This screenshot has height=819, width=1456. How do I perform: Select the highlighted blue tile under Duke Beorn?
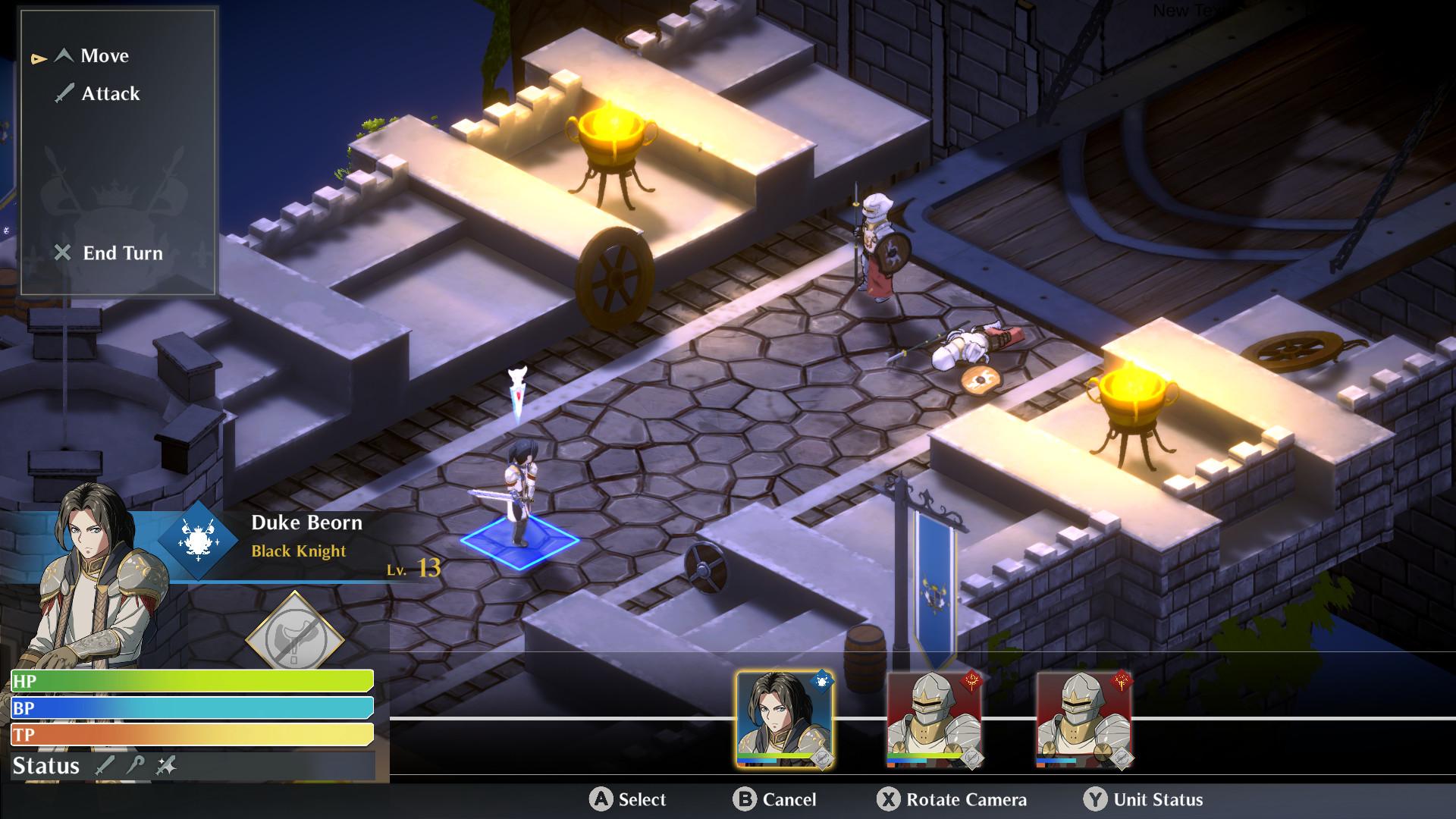pos(520,541)
